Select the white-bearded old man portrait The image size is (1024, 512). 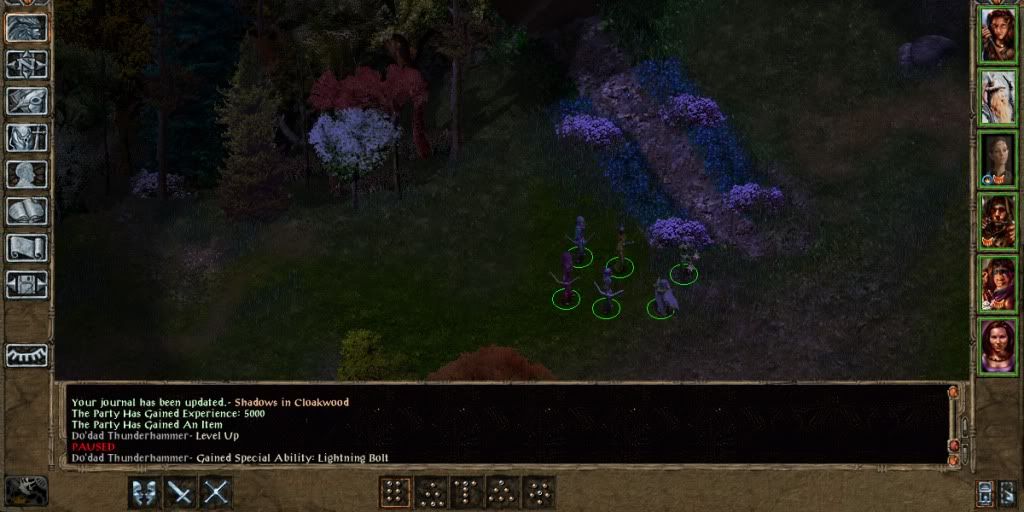click(997, 95)
